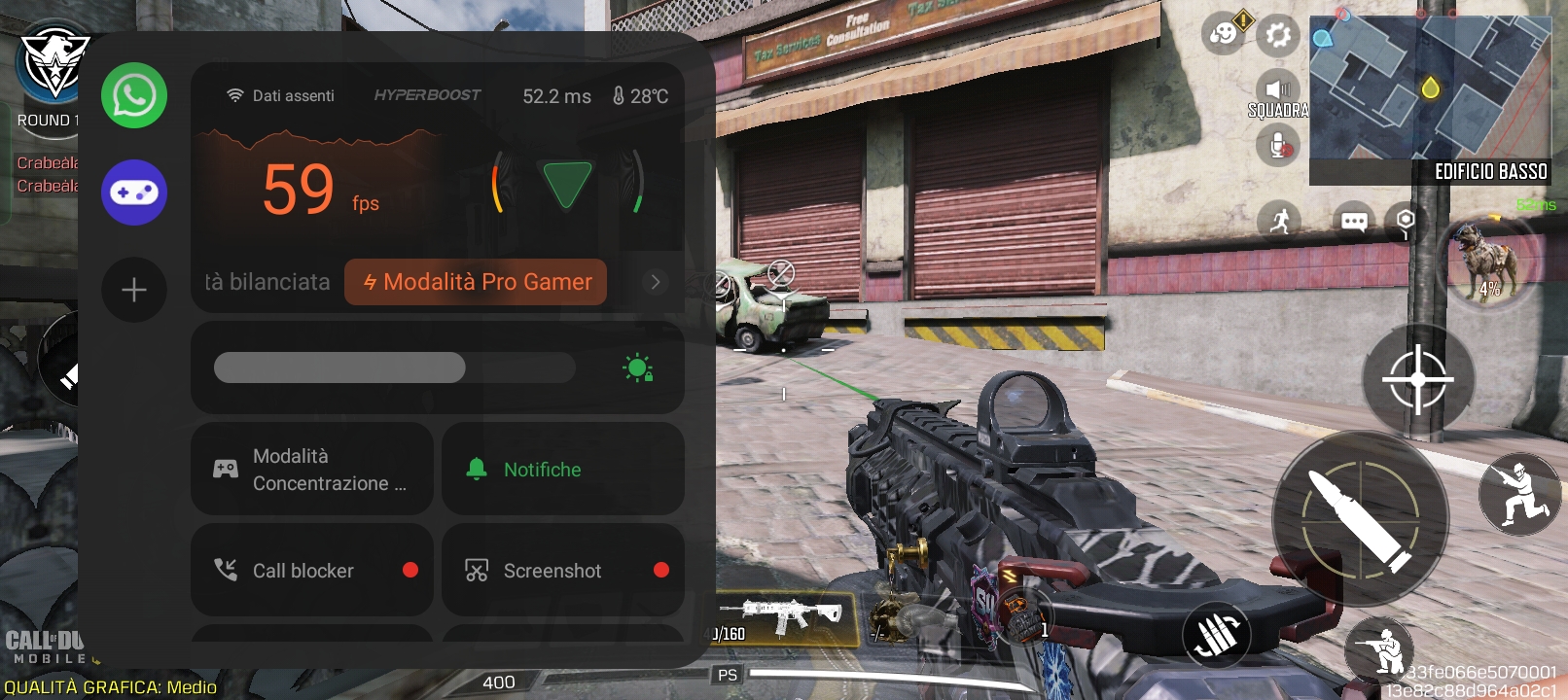
Task: Tap the crosshair aim-down-sights button
Action: tap(1417, 379)
